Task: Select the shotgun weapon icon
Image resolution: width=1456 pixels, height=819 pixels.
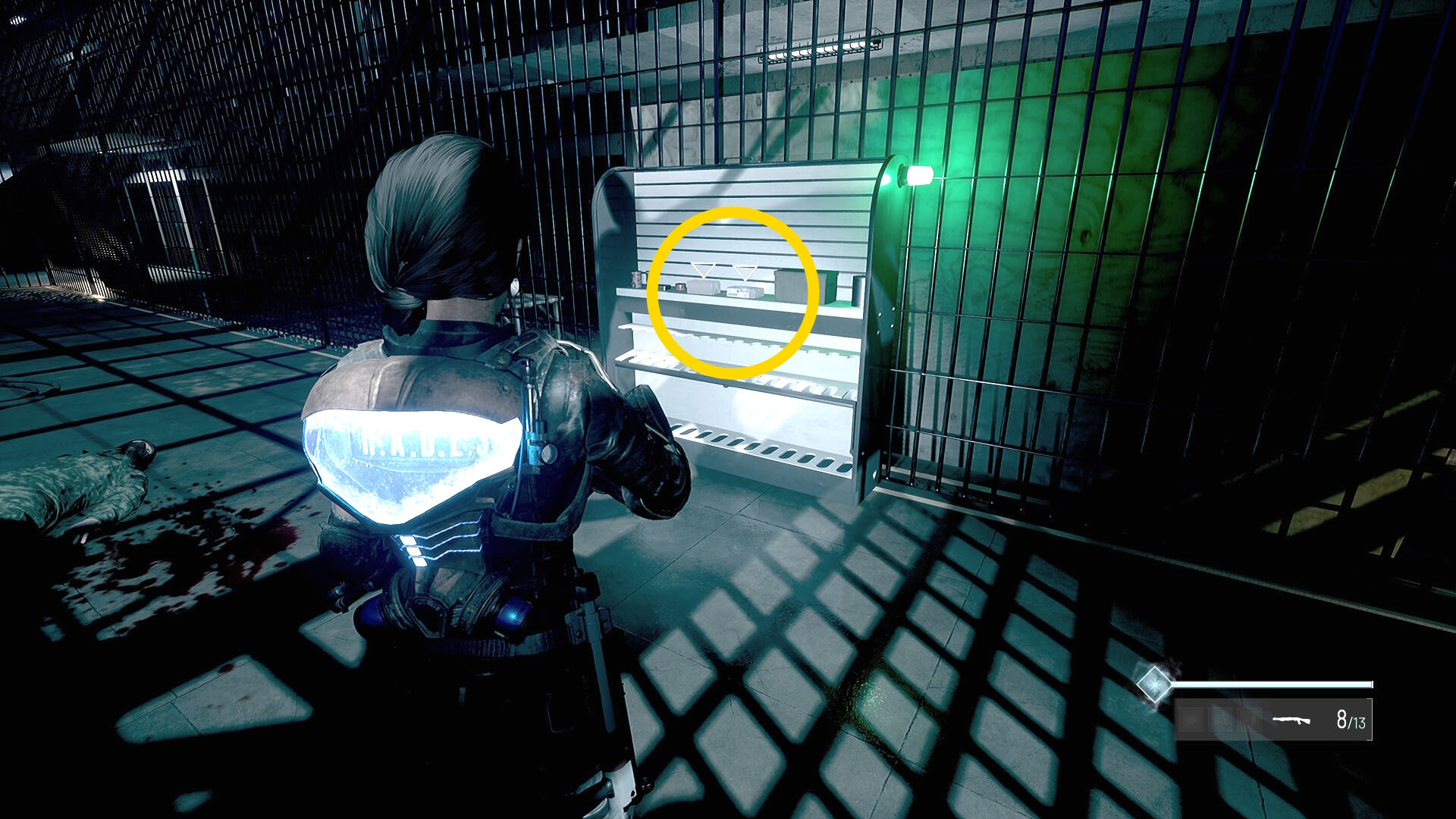Action: click(1291, 720)
